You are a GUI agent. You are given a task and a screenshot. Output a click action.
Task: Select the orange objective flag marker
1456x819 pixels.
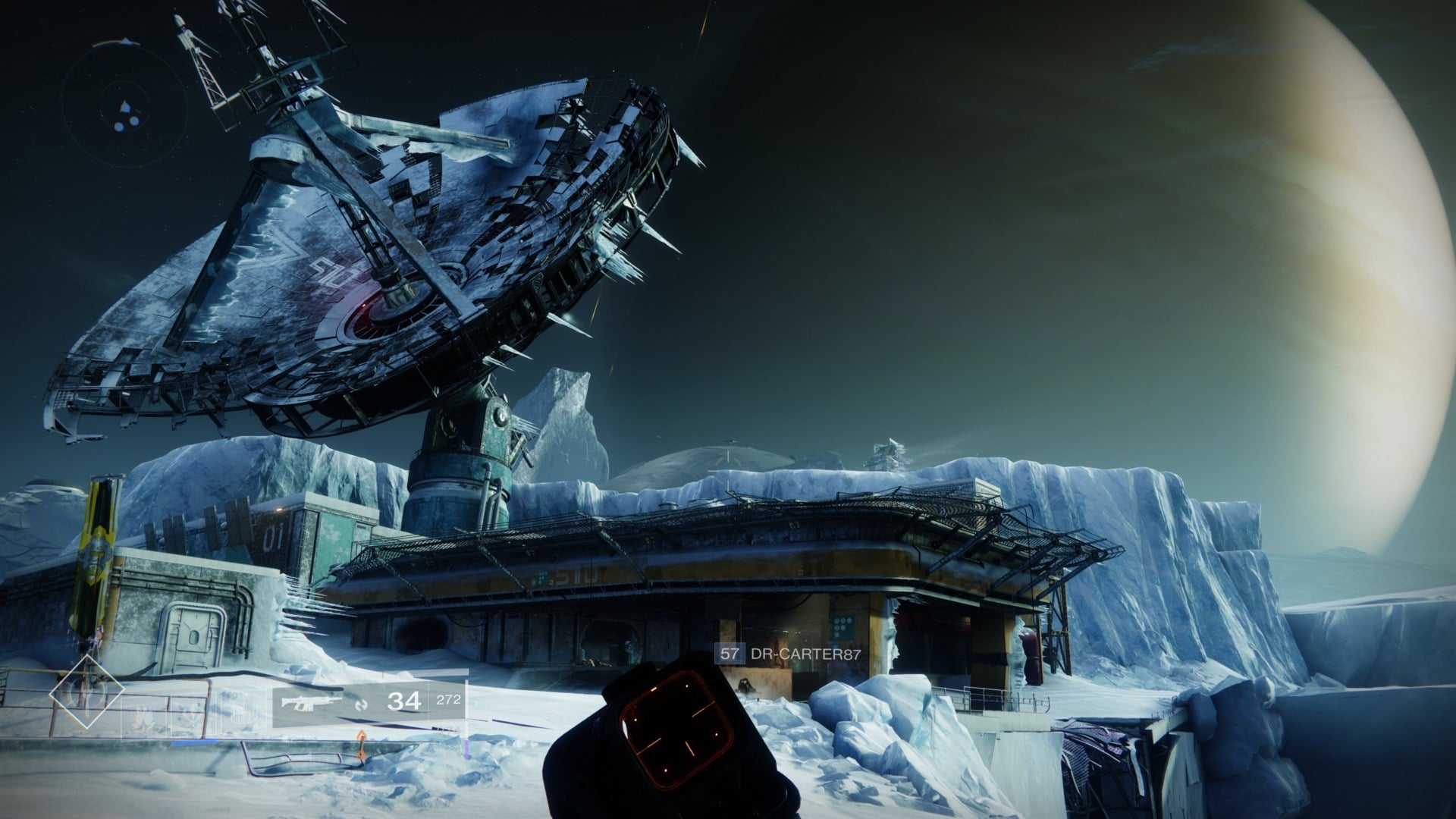coord(362,743)
